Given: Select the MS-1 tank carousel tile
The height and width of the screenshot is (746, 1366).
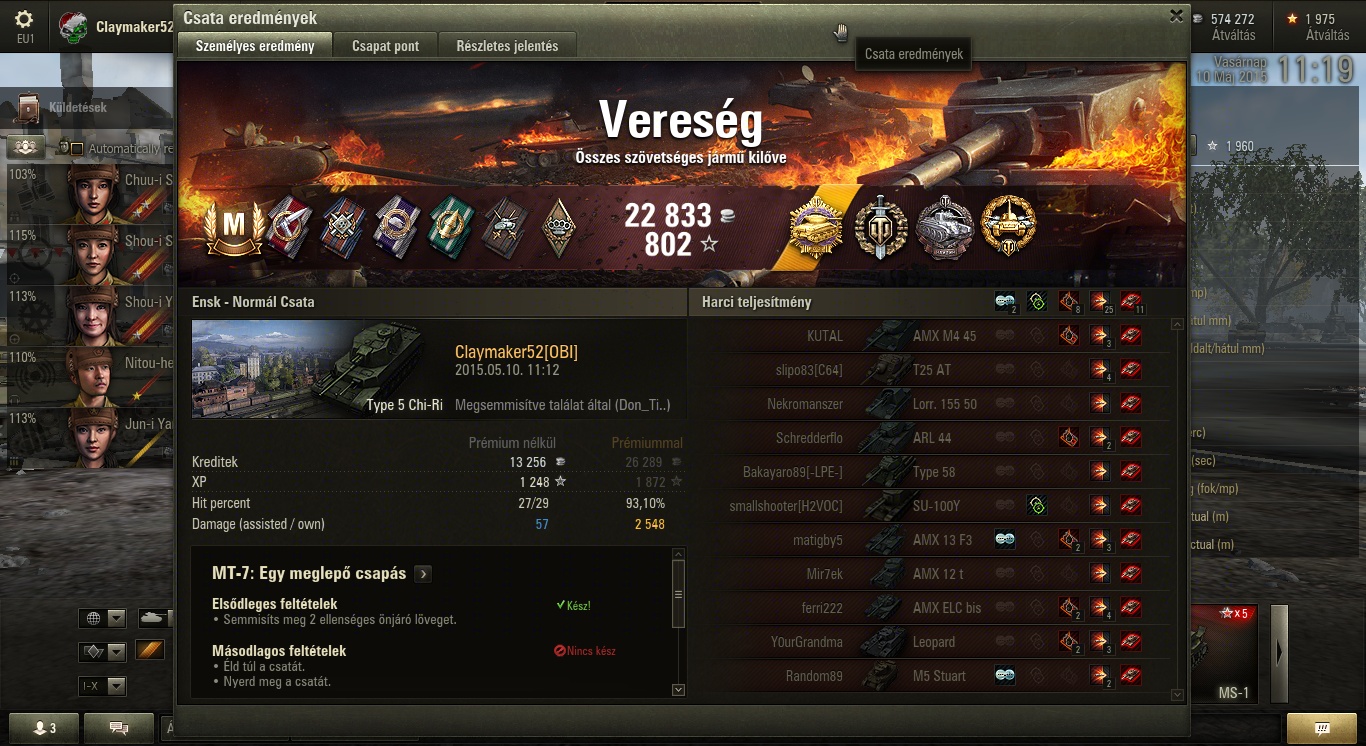Looking at the screenshot, I should point(1225,655).
